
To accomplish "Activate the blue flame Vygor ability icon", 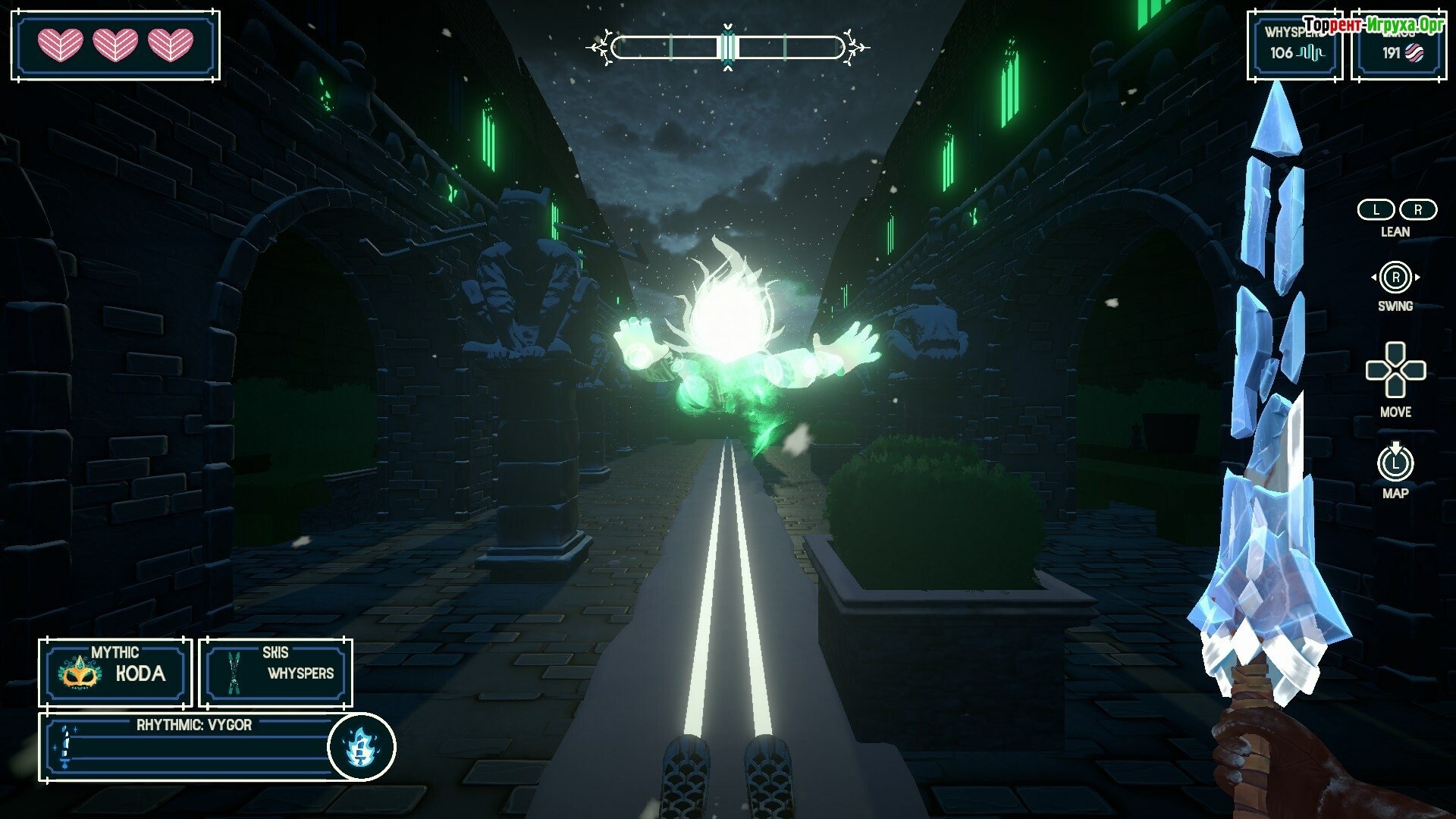I will 361,747.
